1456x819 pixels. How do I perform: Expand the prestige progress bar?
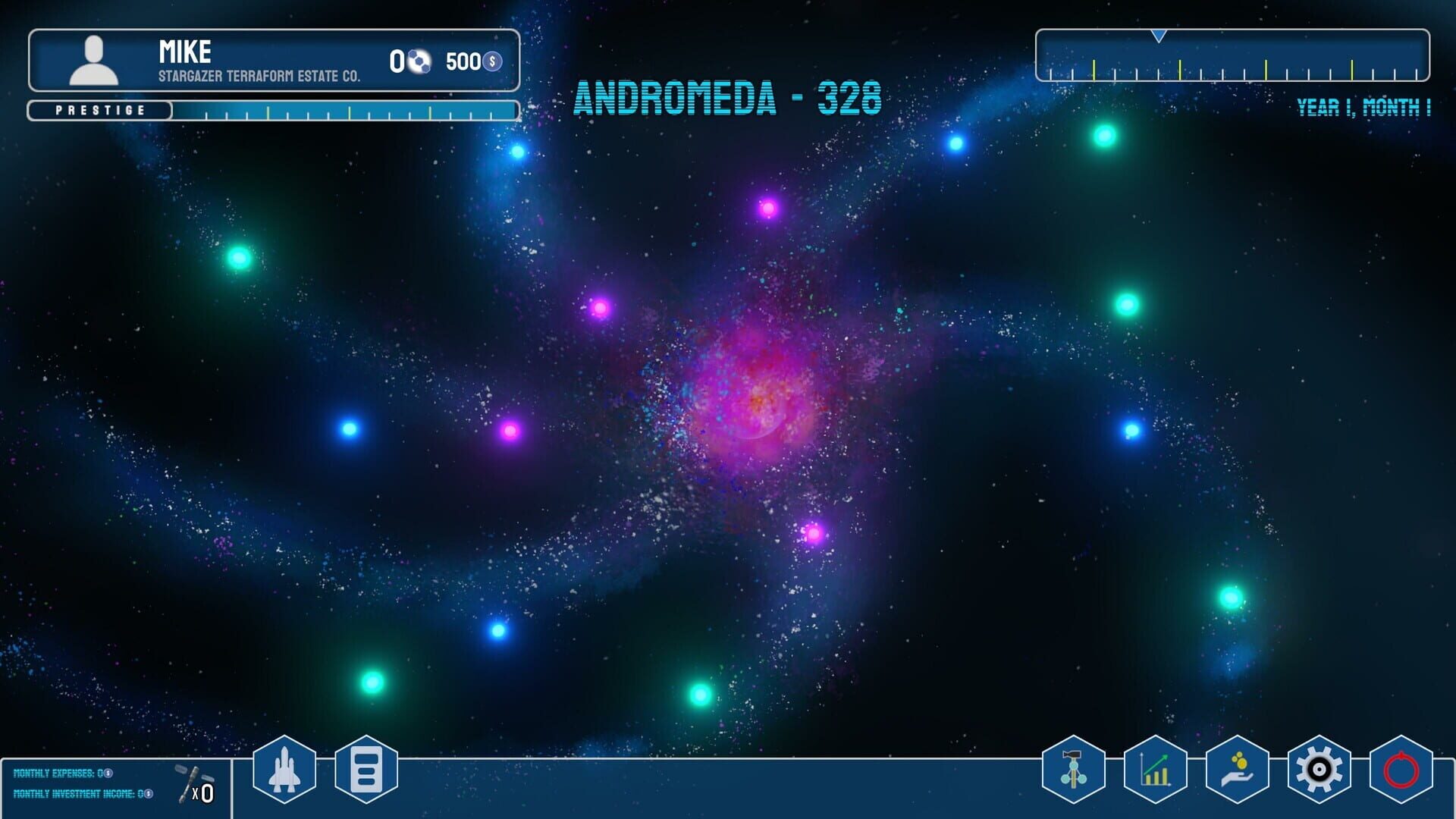(x=341, y=112)
